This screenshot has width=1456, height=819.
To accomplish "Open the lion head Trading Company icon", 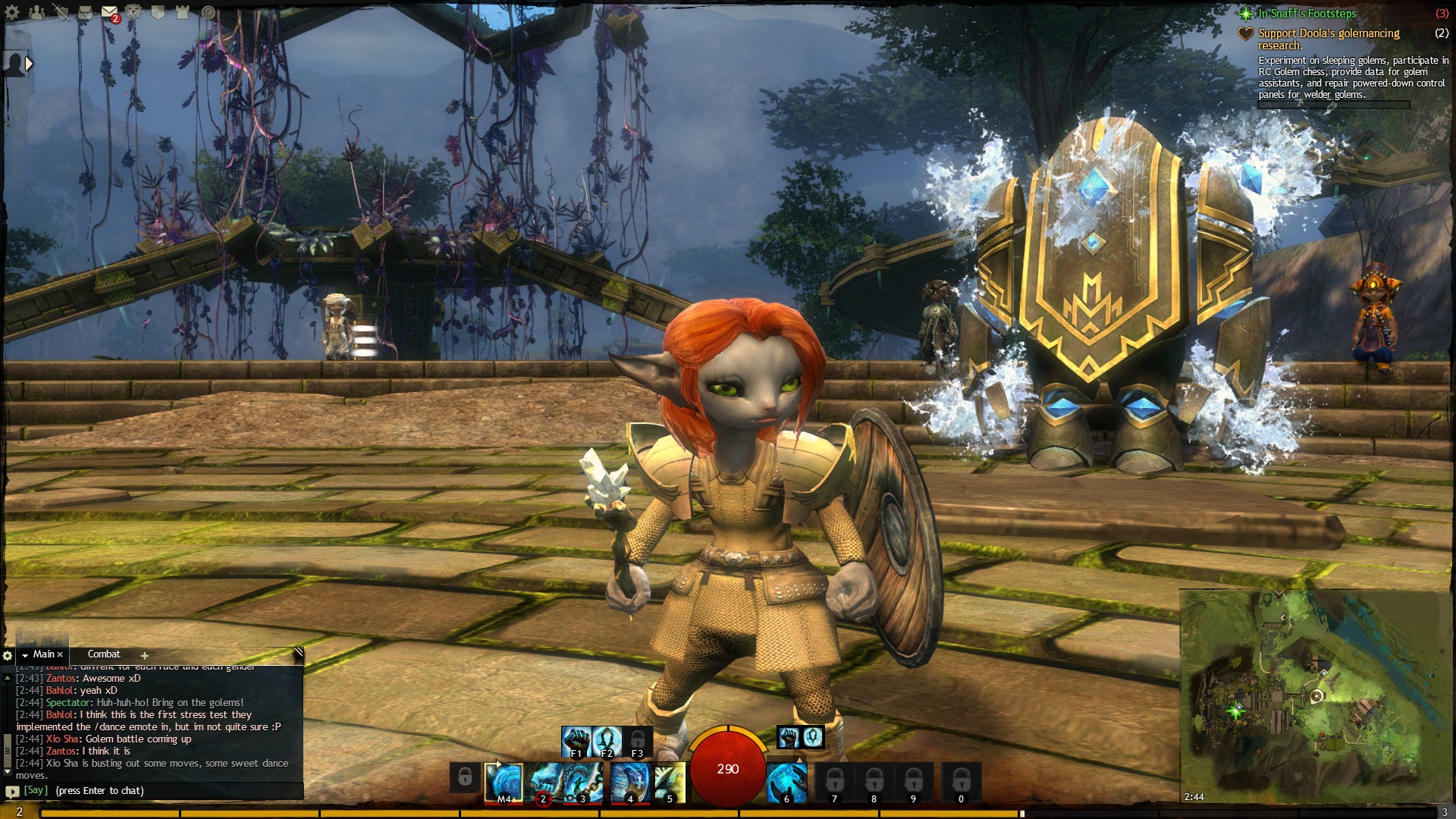I will click(x=133, y=12).
